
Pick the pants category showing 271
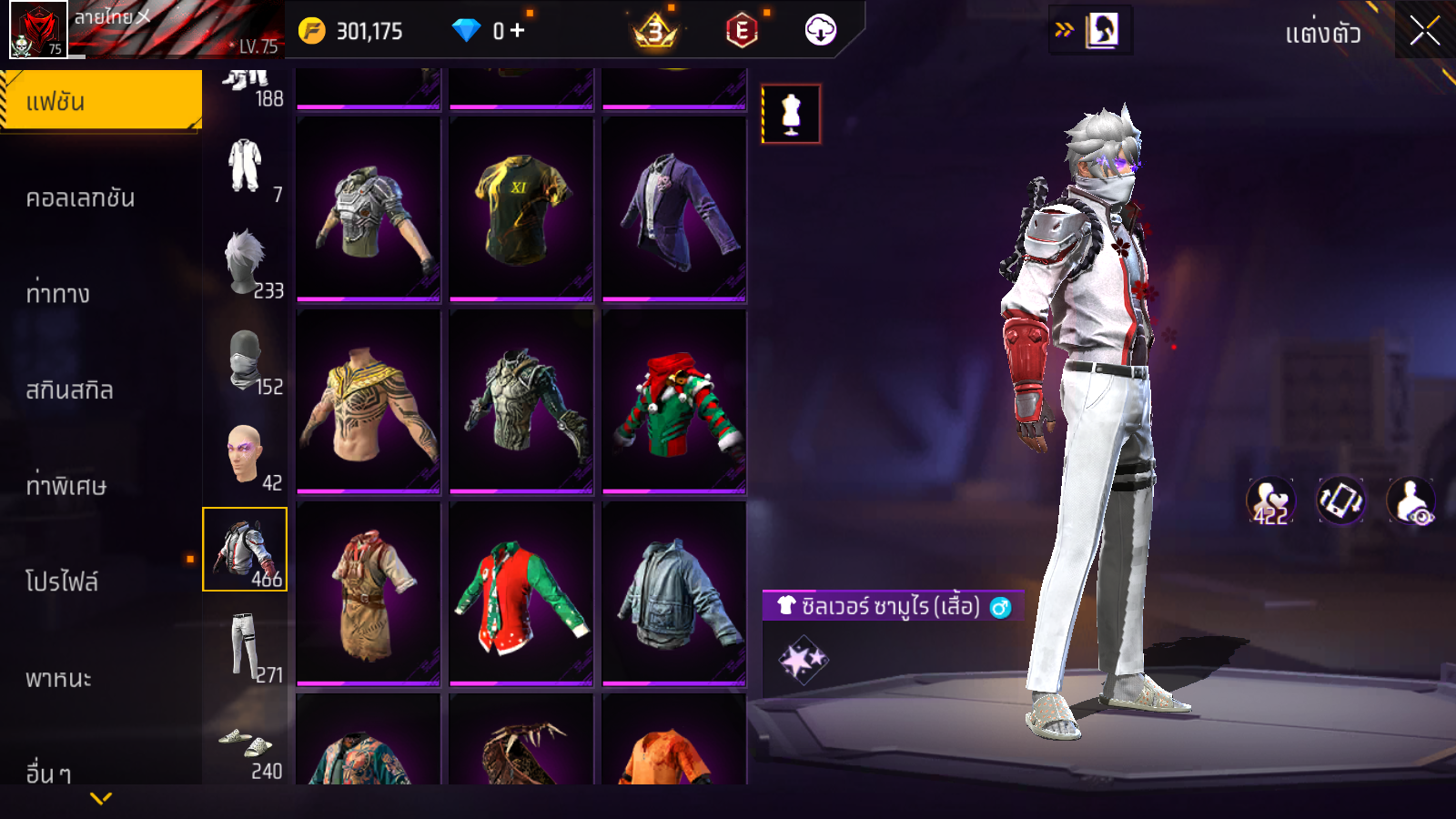[x=244, y=646]
